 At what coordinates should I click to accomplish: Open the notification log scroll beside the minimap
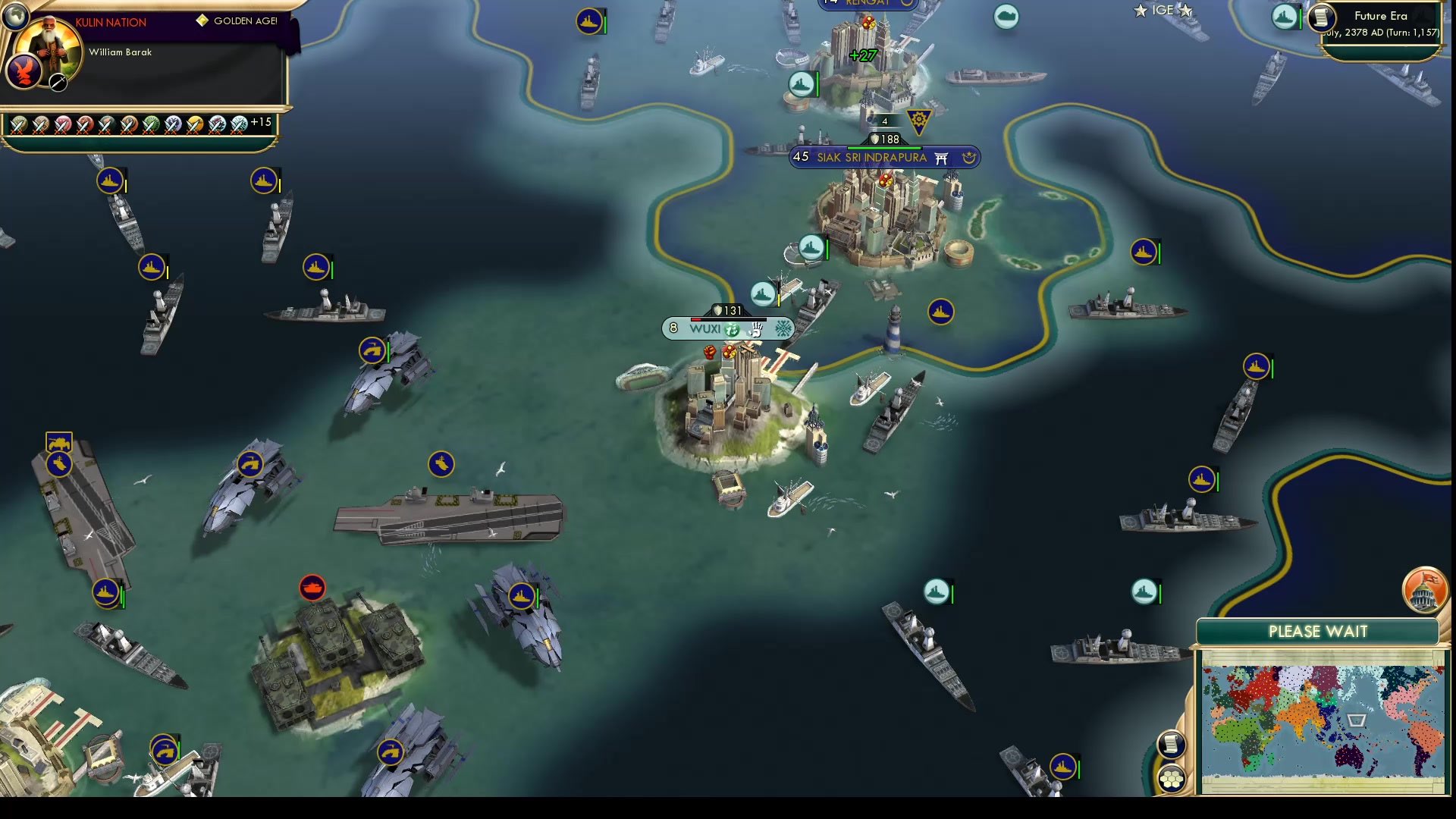point(1172,746)
